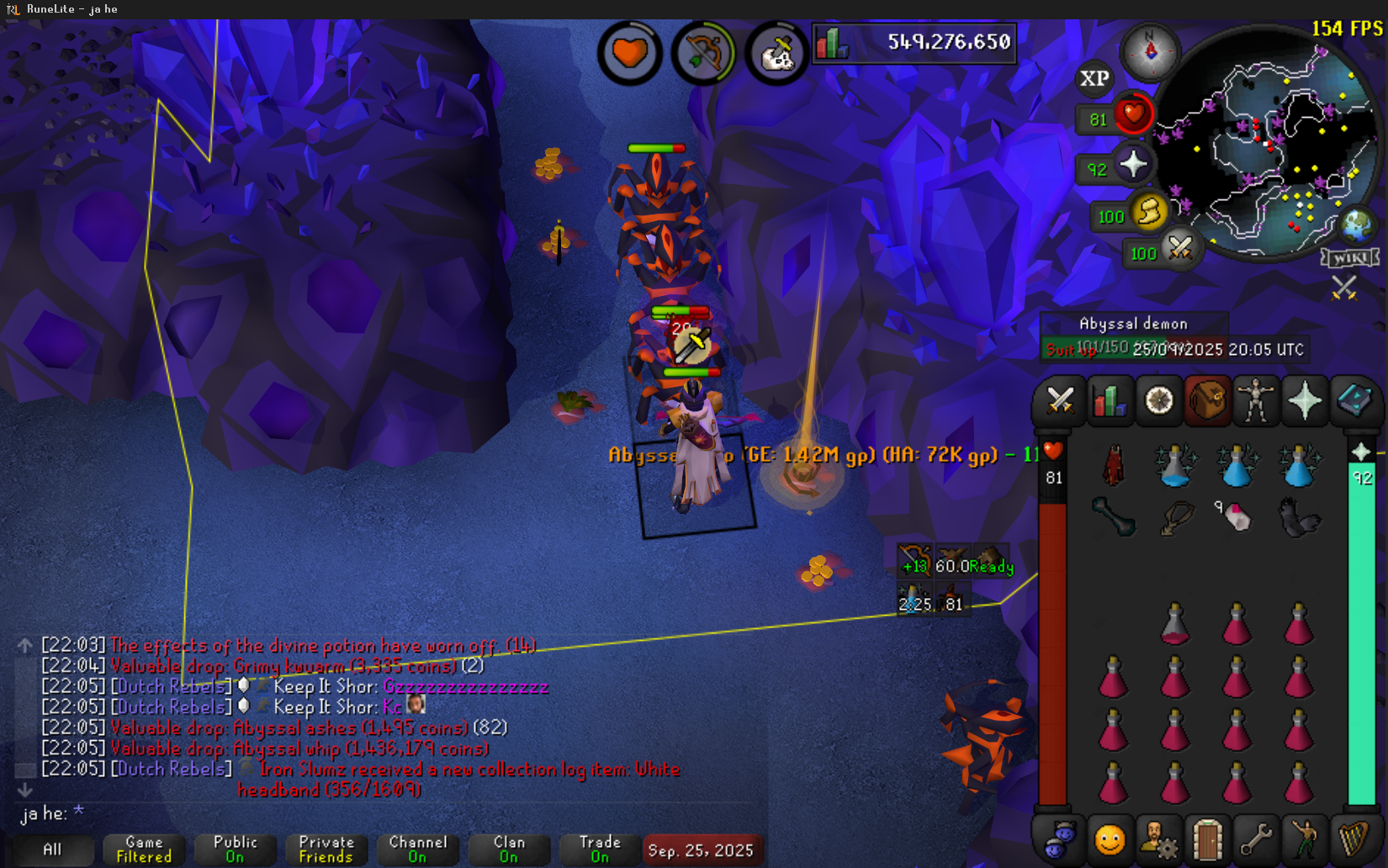
Task: Toggle run using the boot energy orb
Action: (1149, 212)
